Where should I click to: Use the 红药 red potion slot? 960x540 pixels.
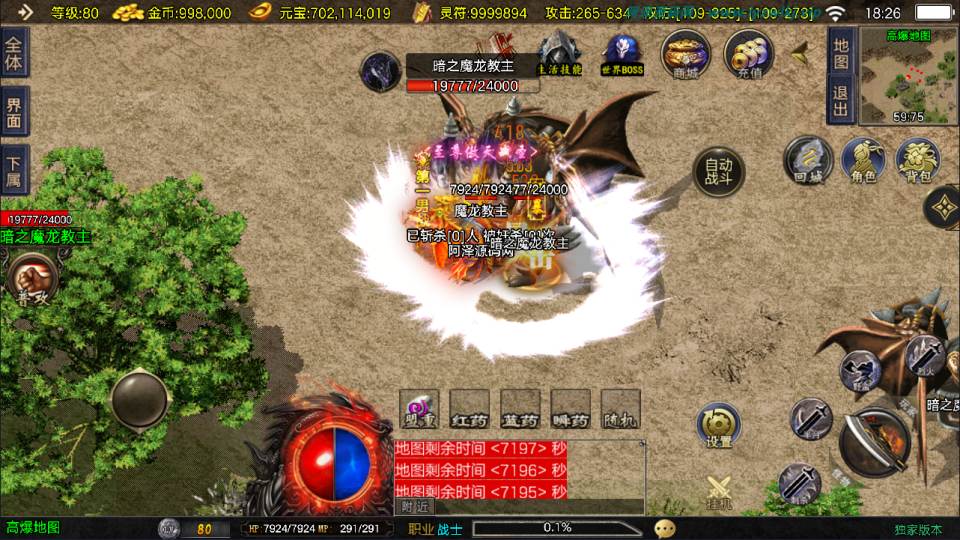click(x=469, y=410)
